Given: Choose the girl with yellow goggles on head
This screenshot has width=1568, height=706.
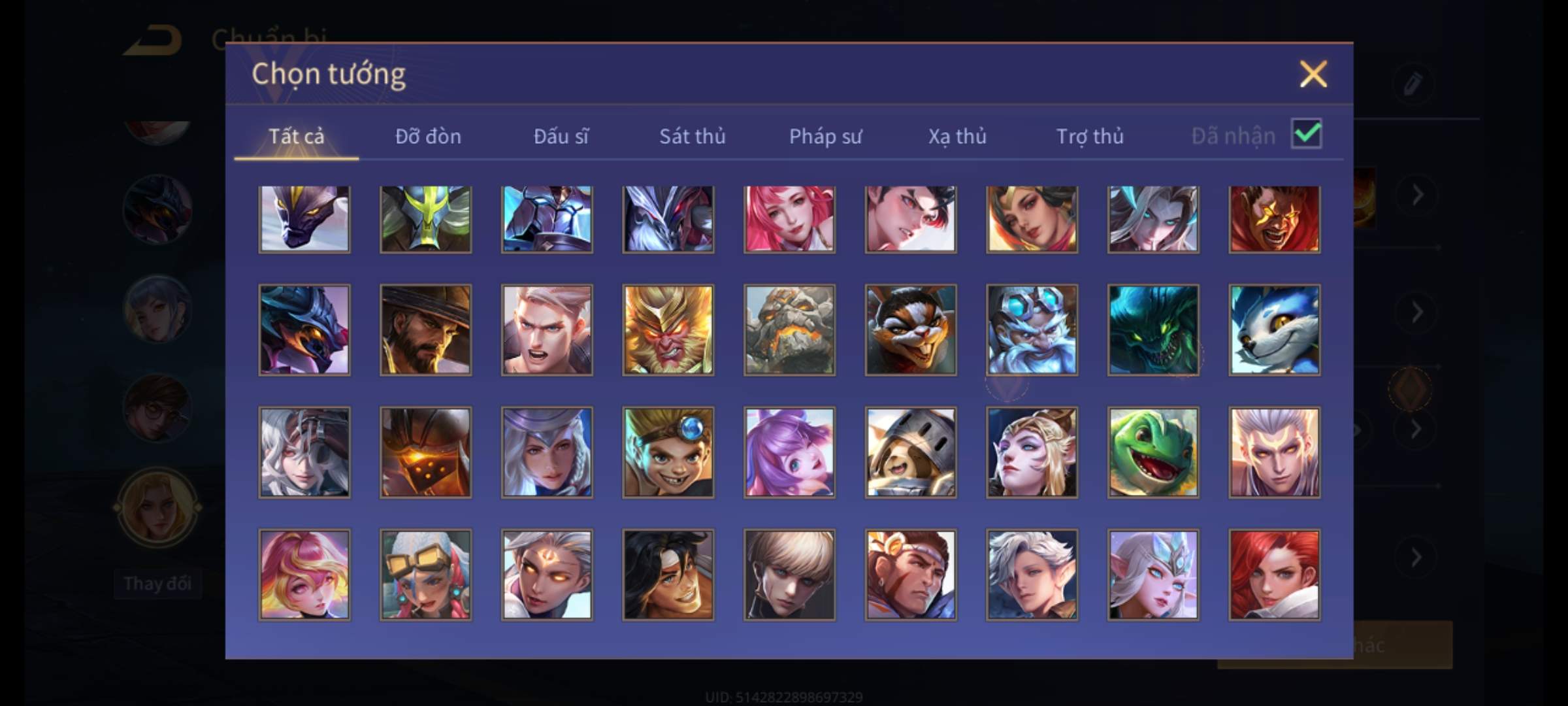Looking at the screenshot, I should 425,575.
